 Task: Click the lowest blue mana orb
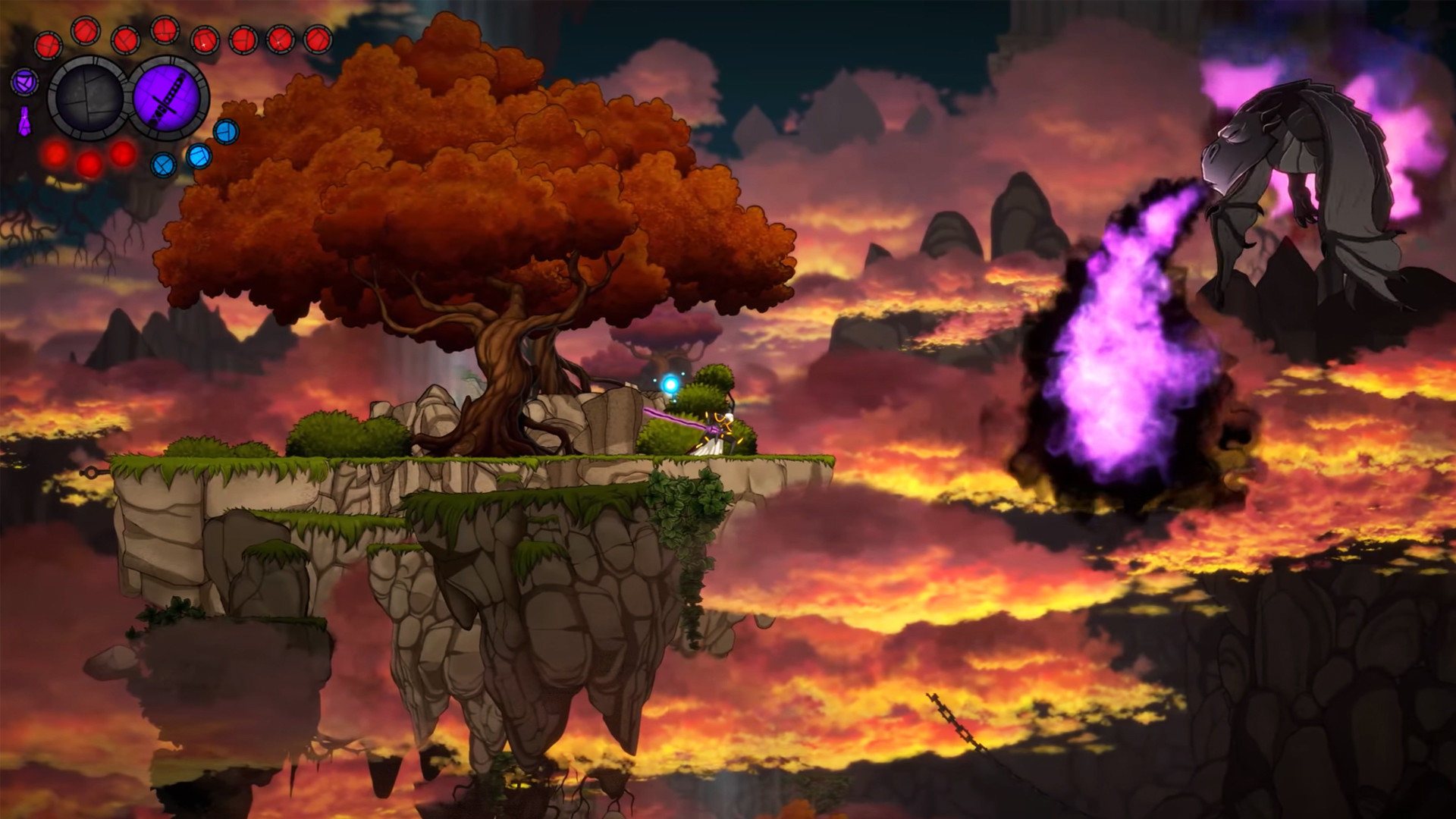(x=165, y=164)
